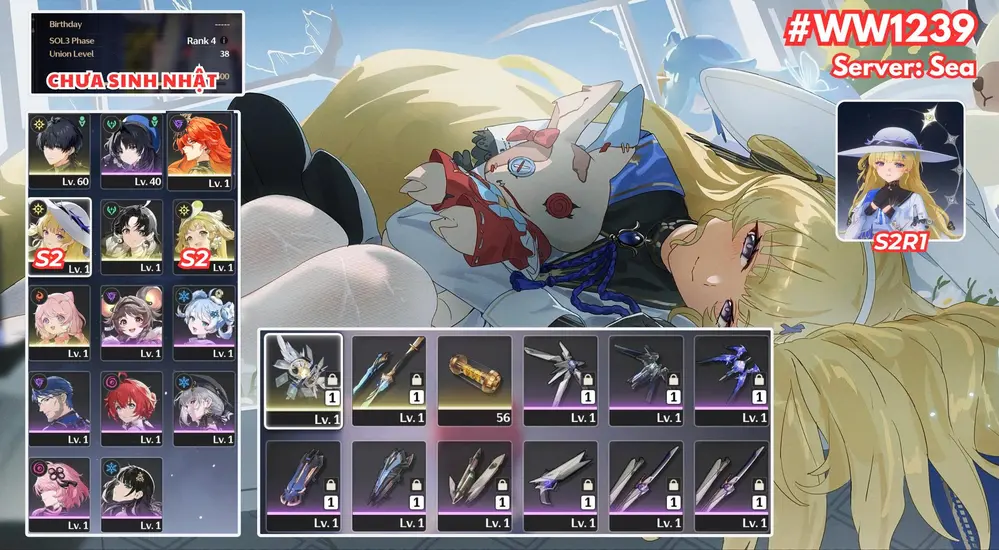Select the golden tube item with count 56
Viewport: 999px width, 550px height.
[x=474, y=380]
